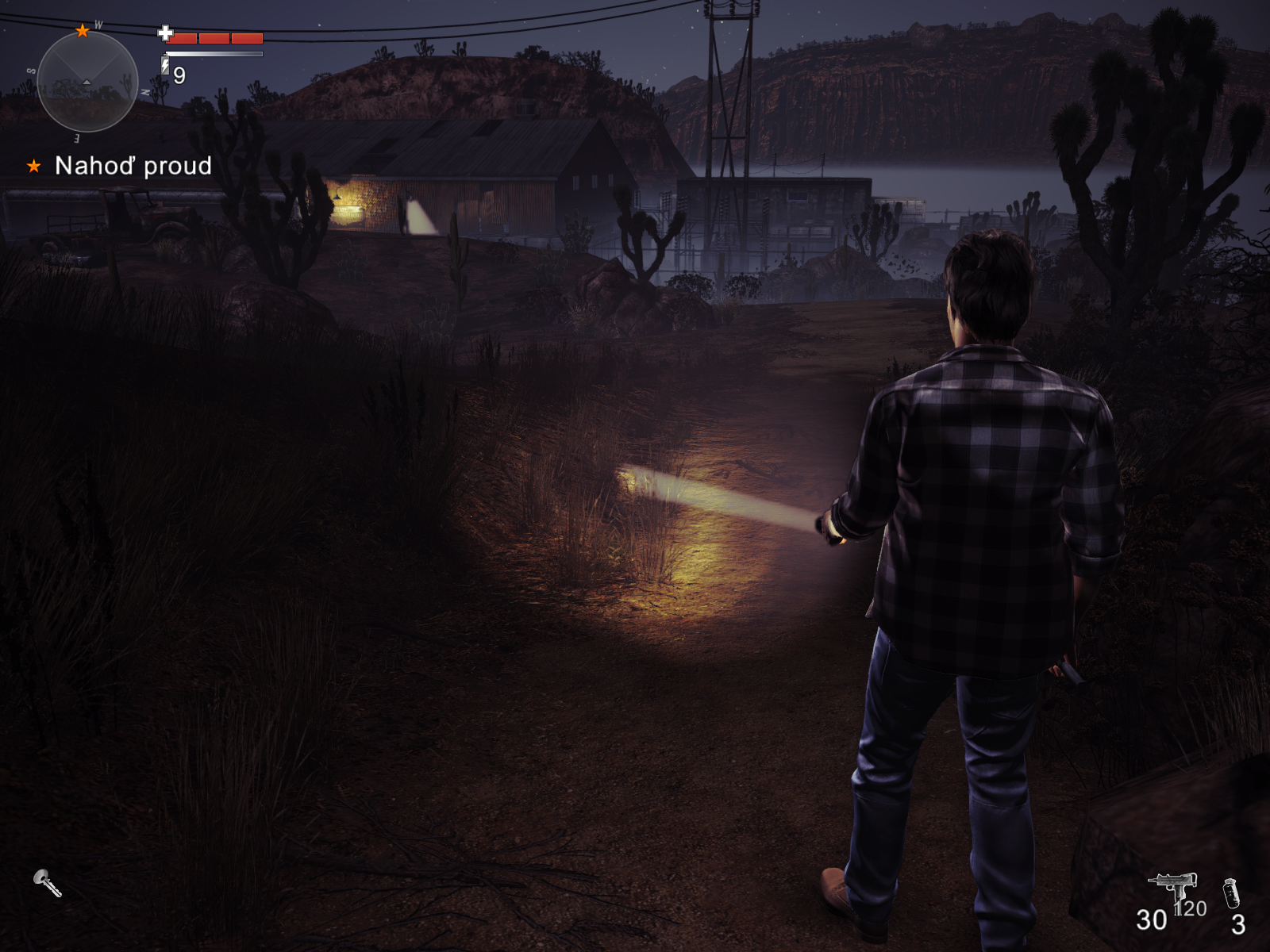
Task: Click the orange star objective marker on compass
Action: 83,31
